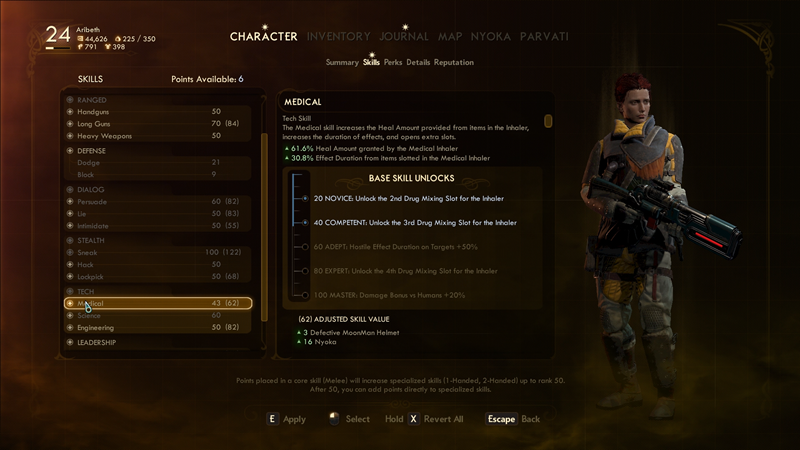Screen dimensions: 800x450
Task: Switch to the Journal tab
Action: pos(404,36)
